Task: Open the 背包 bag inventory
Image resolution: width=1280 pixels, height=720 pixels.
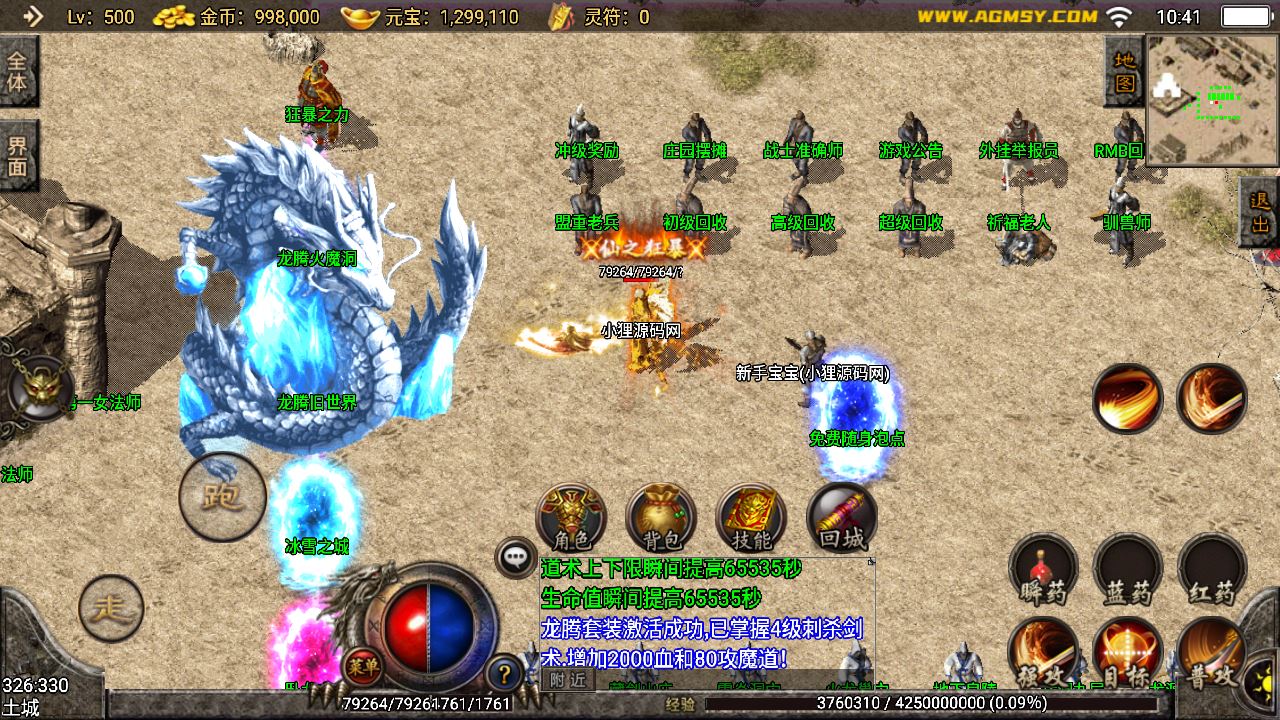Action: (661, 519)
